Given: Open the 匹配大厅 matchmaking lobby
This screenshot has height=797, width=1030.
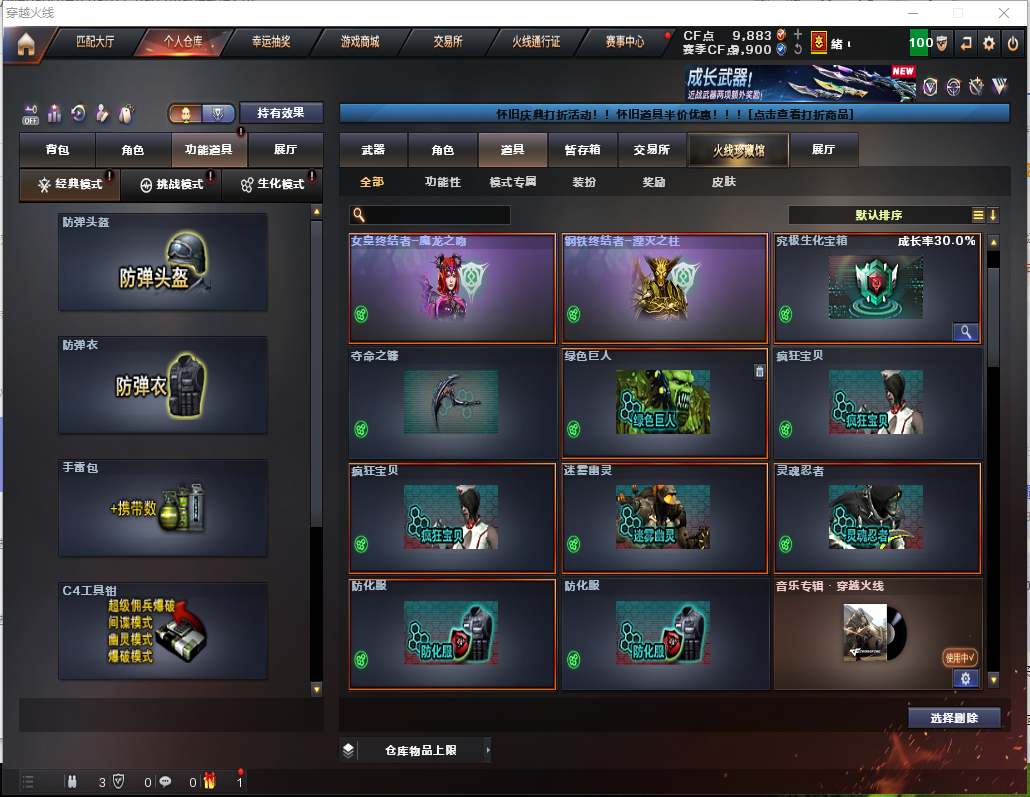Looking at the screenshot, I should click(x=95, y=42).
